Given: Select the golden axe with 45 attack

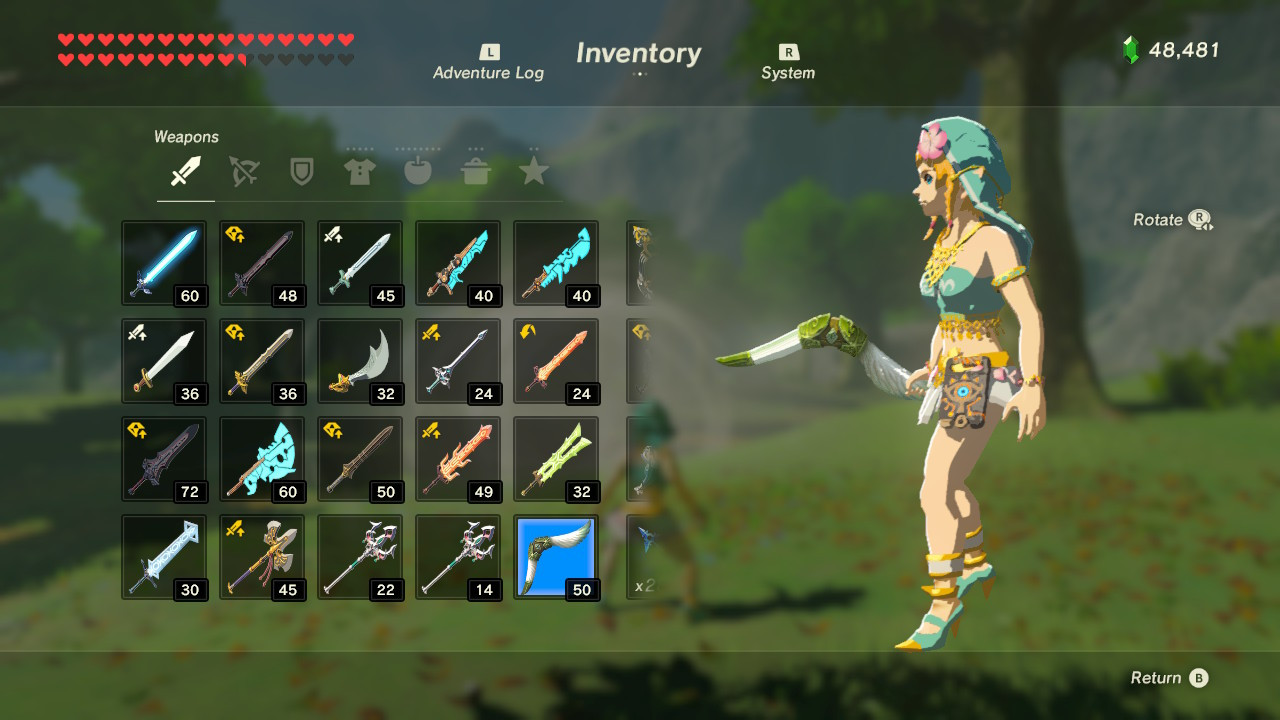Looking at the screenshot, I should click(x=262, y=558).
